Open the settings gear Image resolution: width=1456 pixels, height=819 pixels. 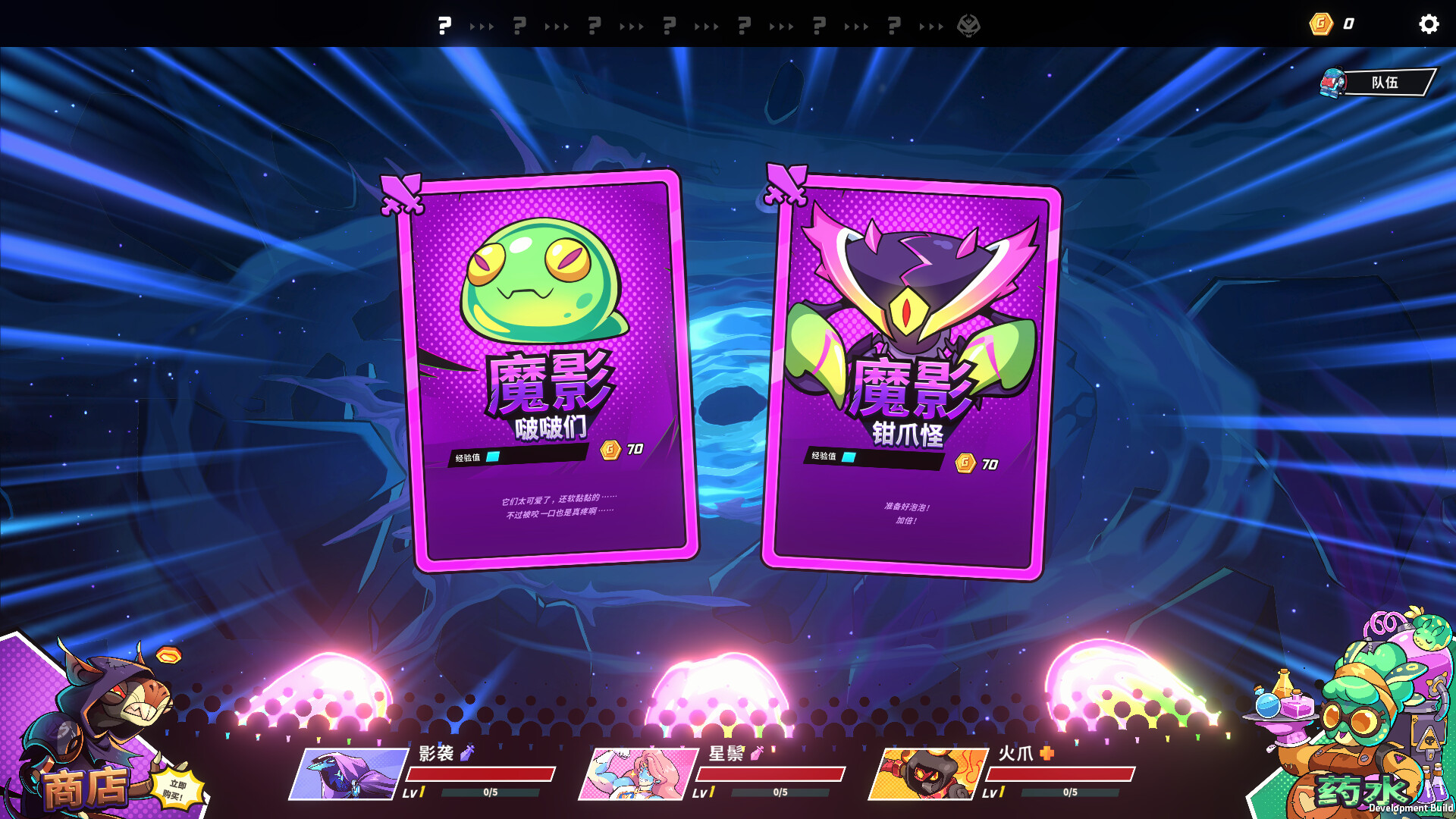[x=1429, y=25]
